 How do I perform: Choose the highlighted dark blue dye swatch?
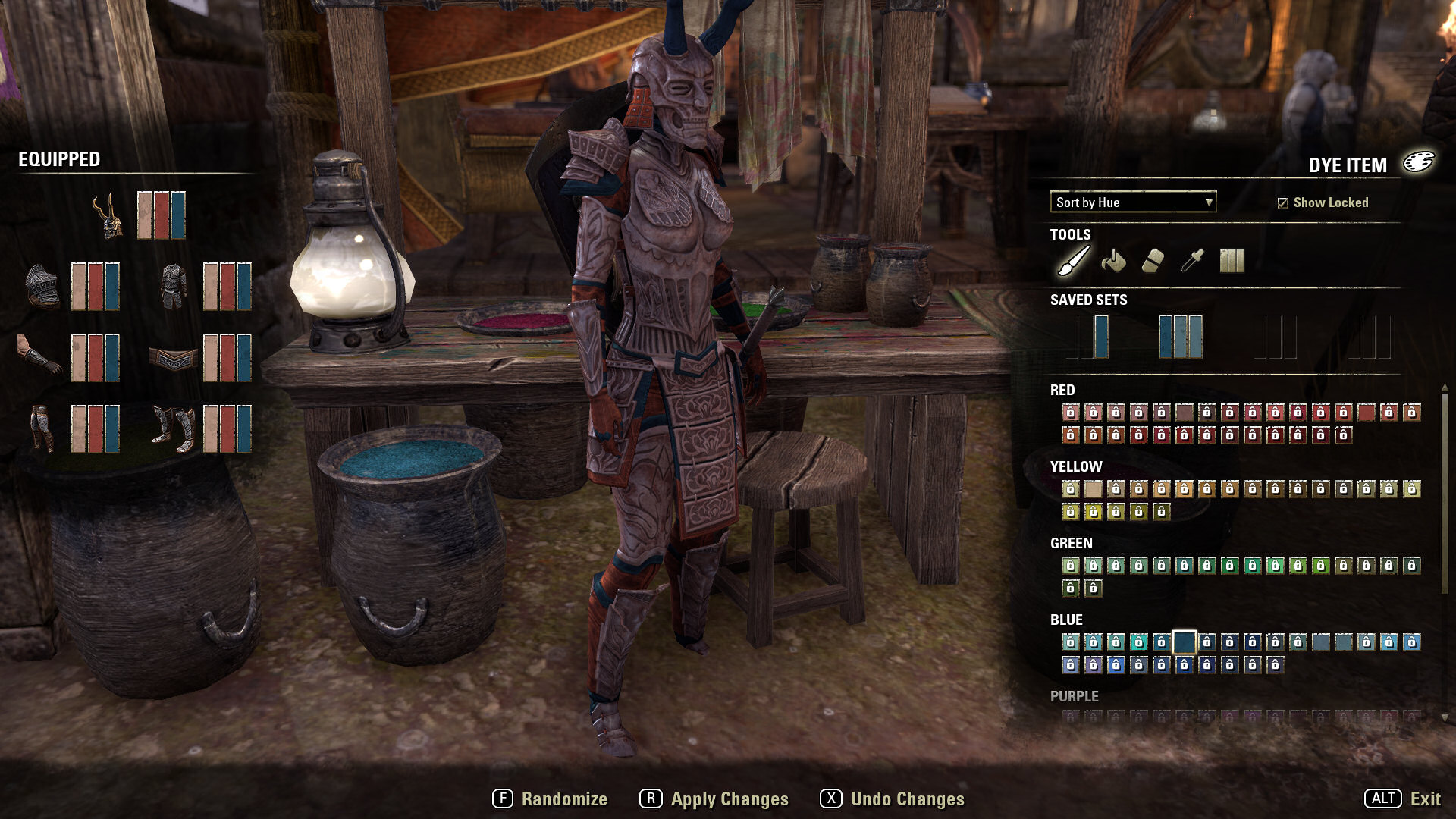(1184, 642)
